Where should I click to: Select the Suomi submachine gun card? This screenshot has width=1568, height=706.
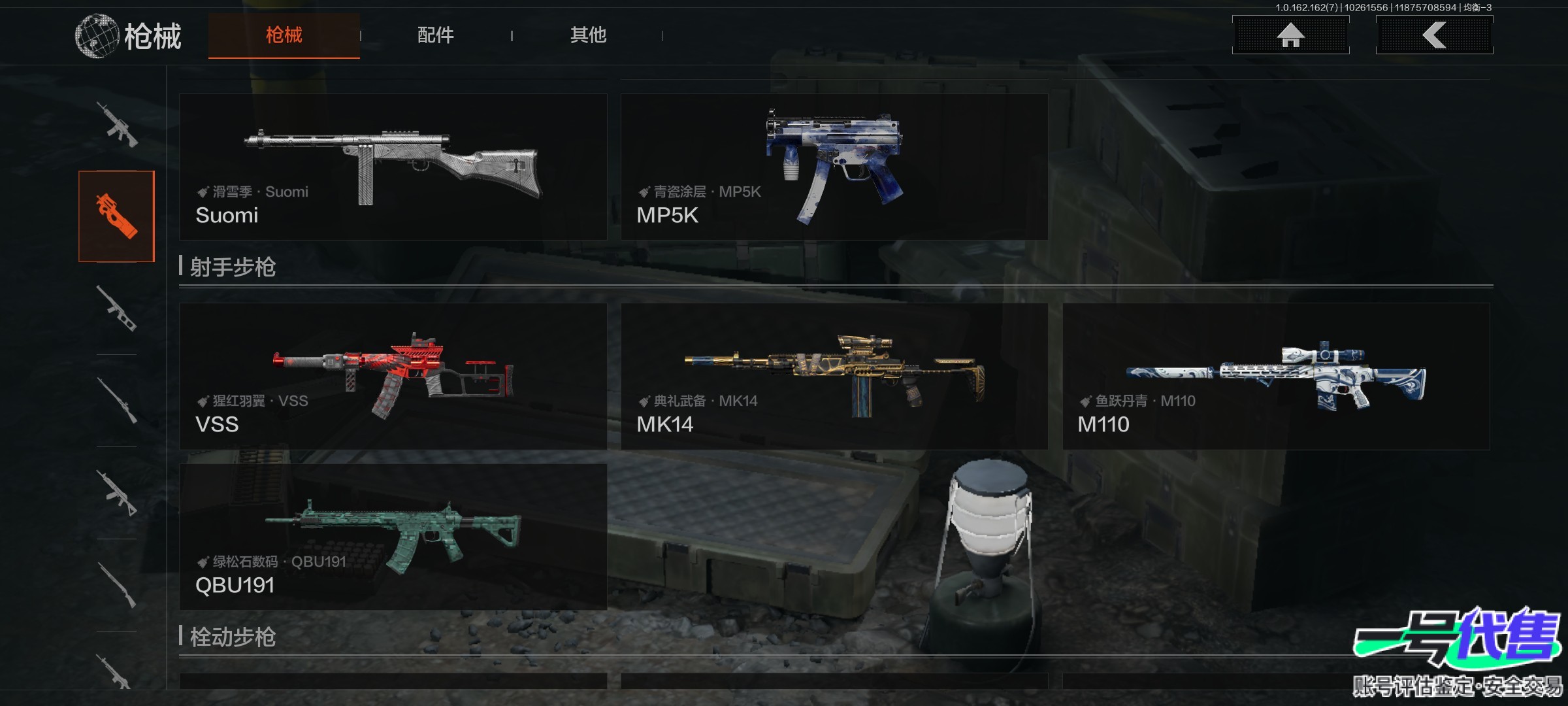(393, 167)
